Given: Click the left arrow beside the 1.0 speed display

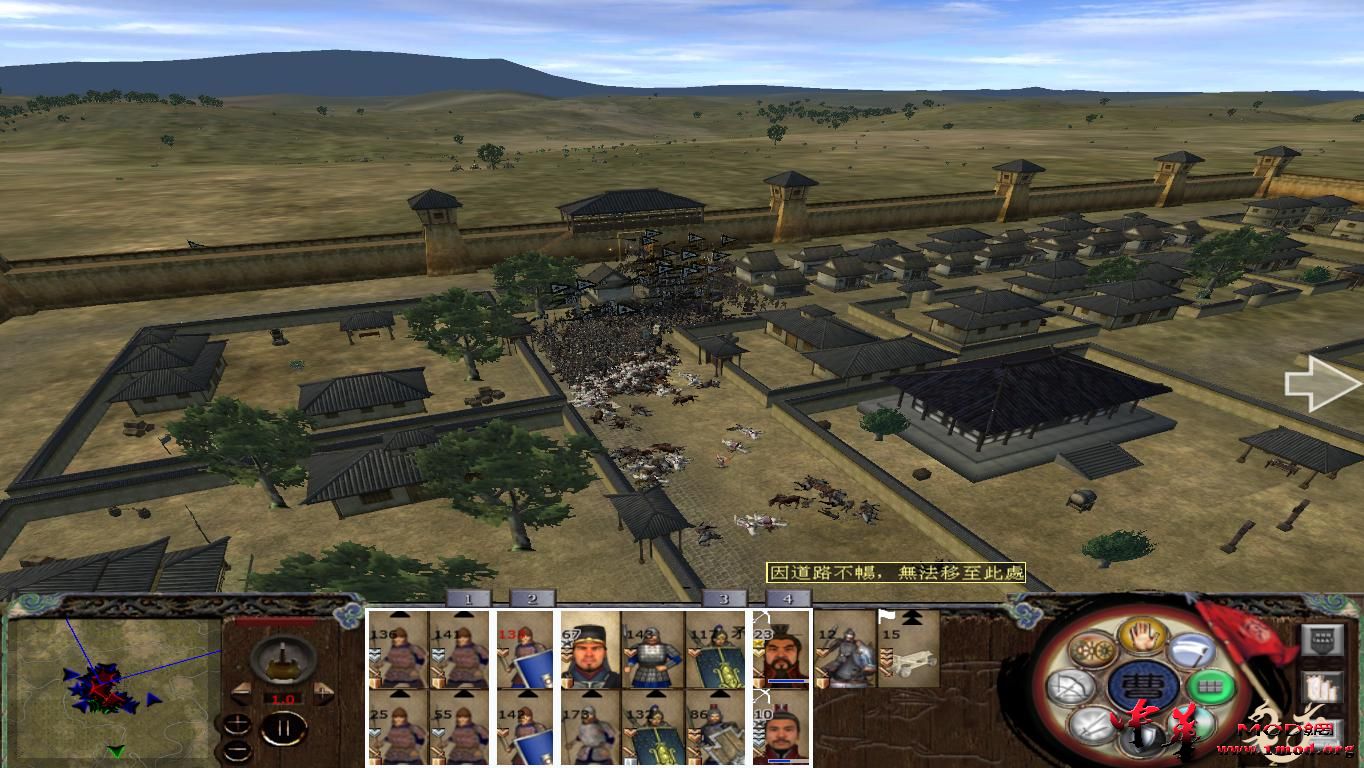Looking at the screenshot, I should pyautogui.click(x=242, y=692).
